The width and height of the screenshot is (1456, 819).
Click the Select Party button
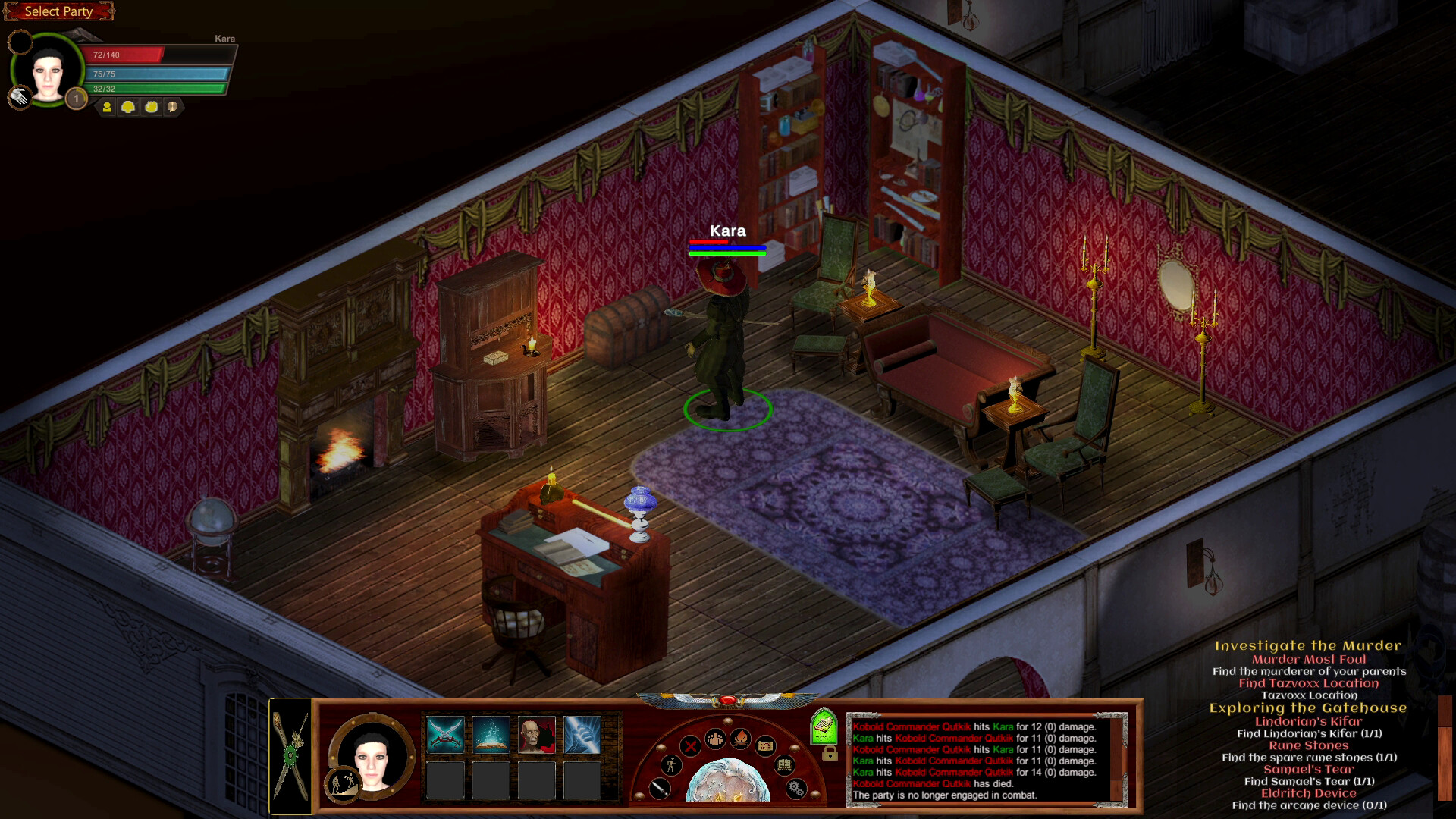[x=58, y=11]
